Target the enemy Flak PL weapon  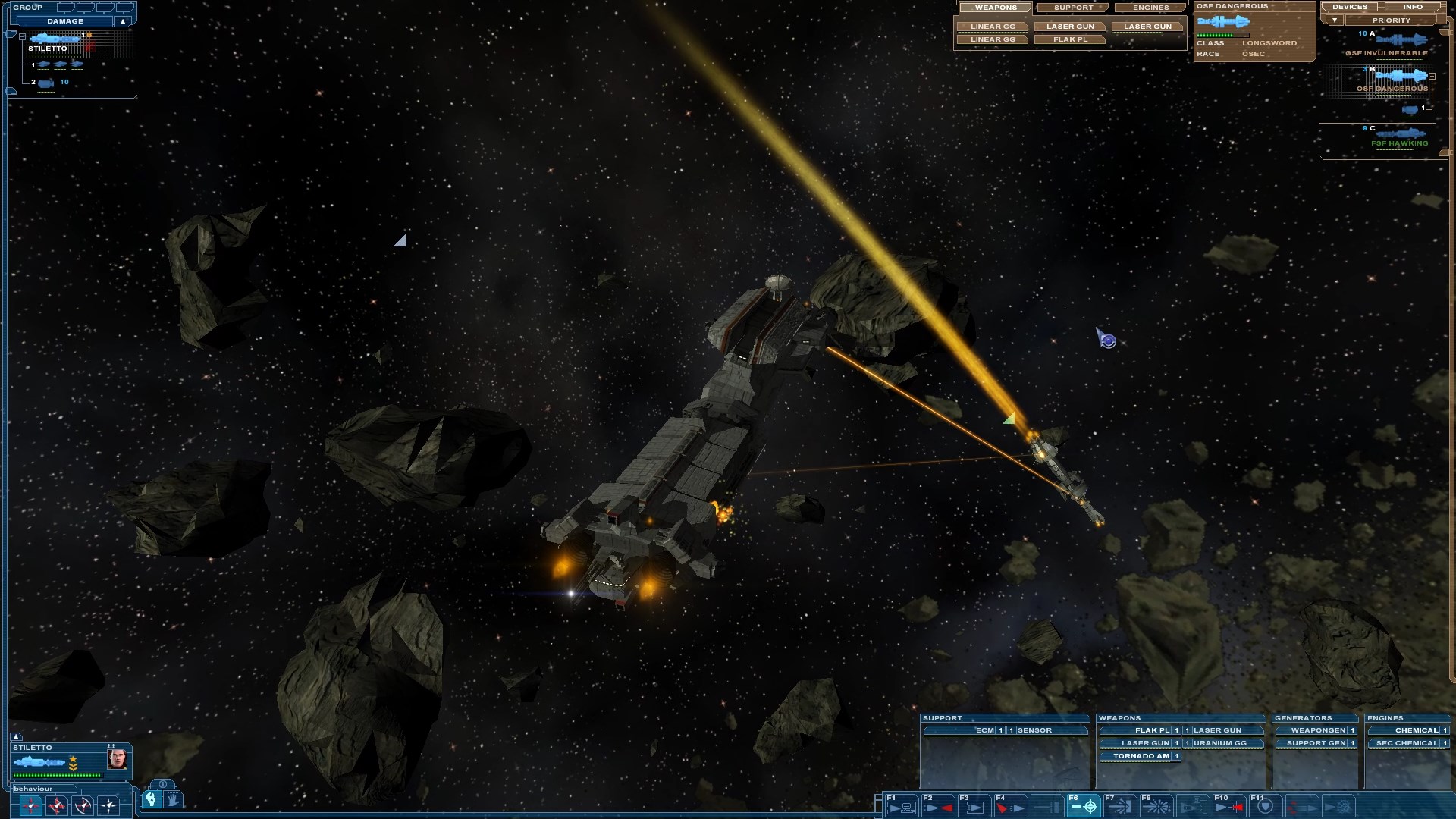[x=1070, y=39]
